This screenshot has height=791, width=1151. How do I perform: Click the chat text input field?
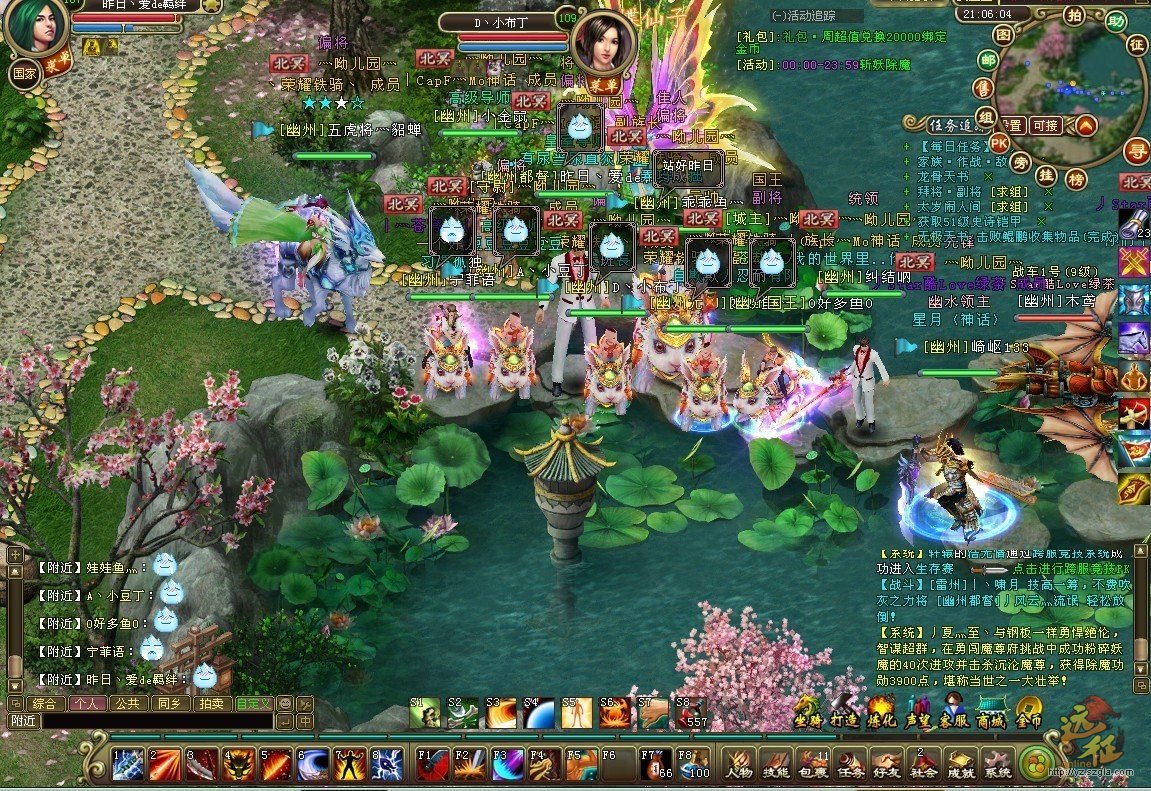(x=155, y=720)
